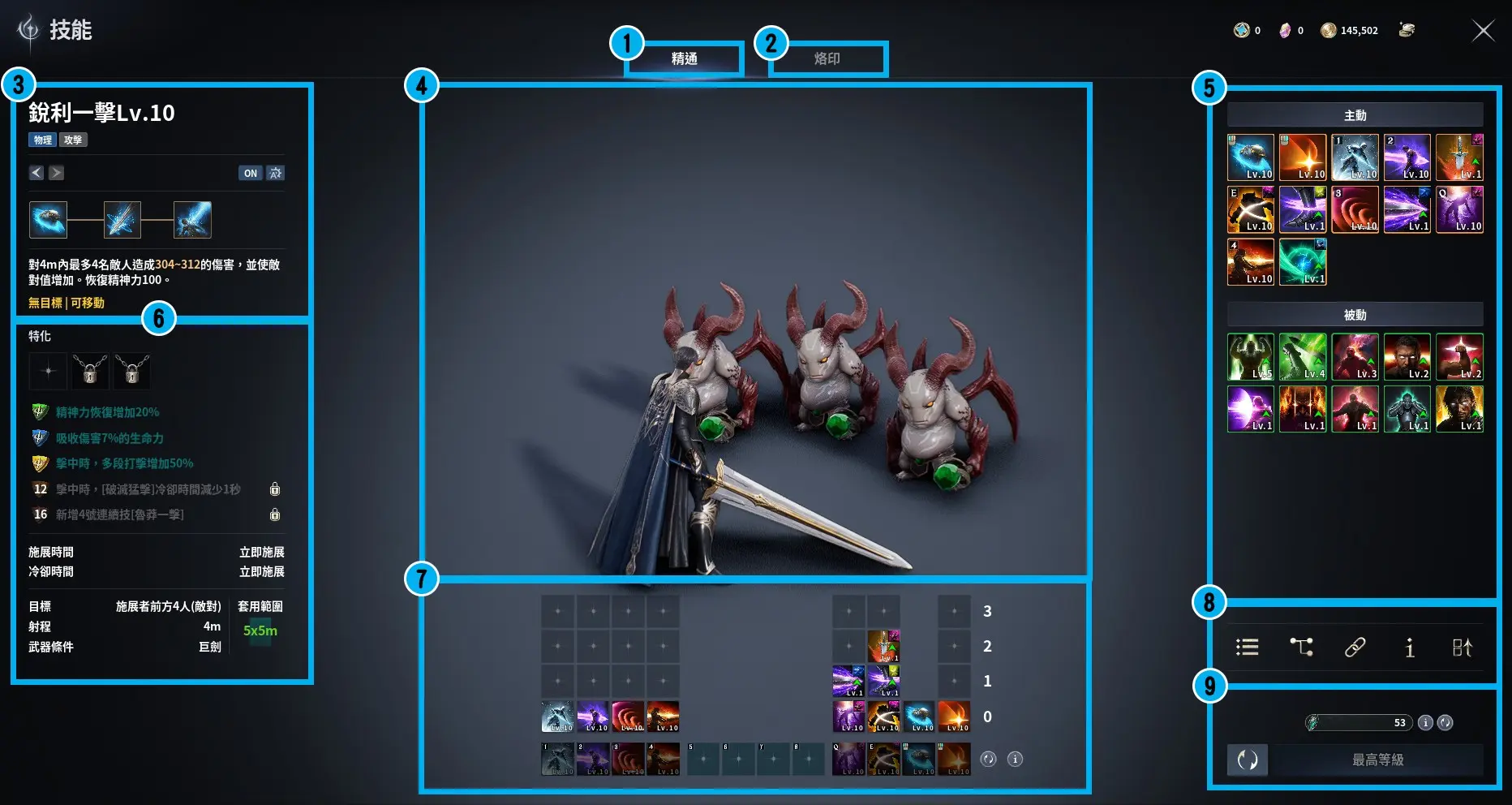Click the gear icon beside the ON switch

276,173
